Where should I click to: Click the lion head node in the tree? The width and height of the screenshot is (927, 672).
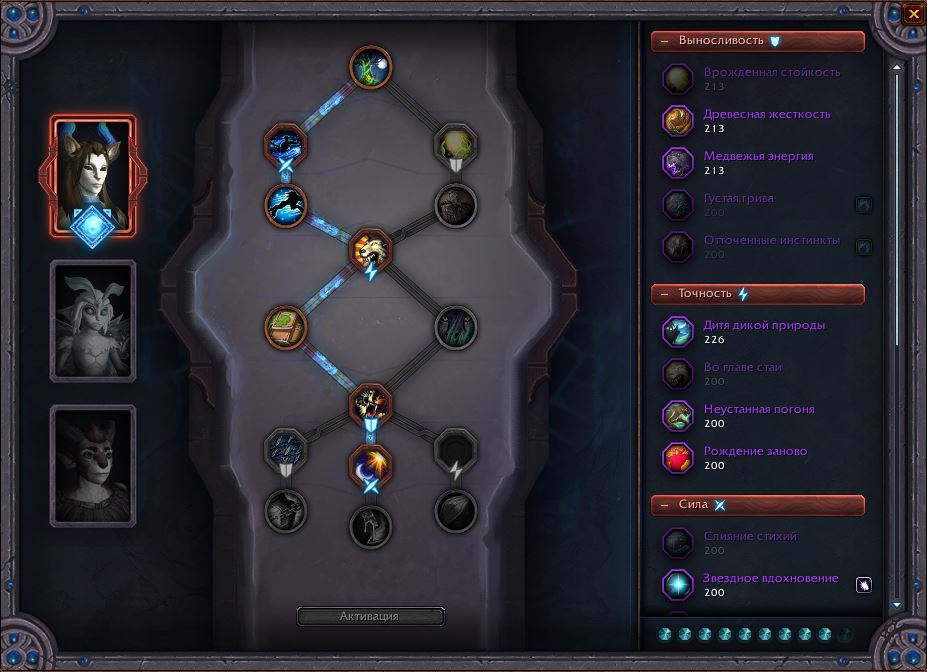pyautogui.click(x=370, y=247)
